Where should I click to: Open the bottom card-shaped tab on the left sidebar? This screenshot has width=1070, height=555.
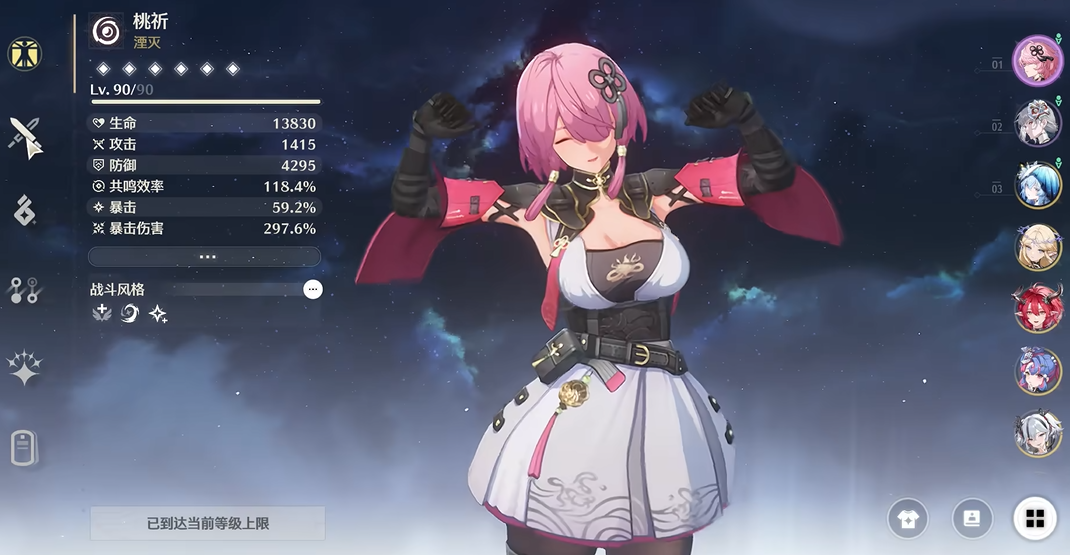(x=25, y=448)
